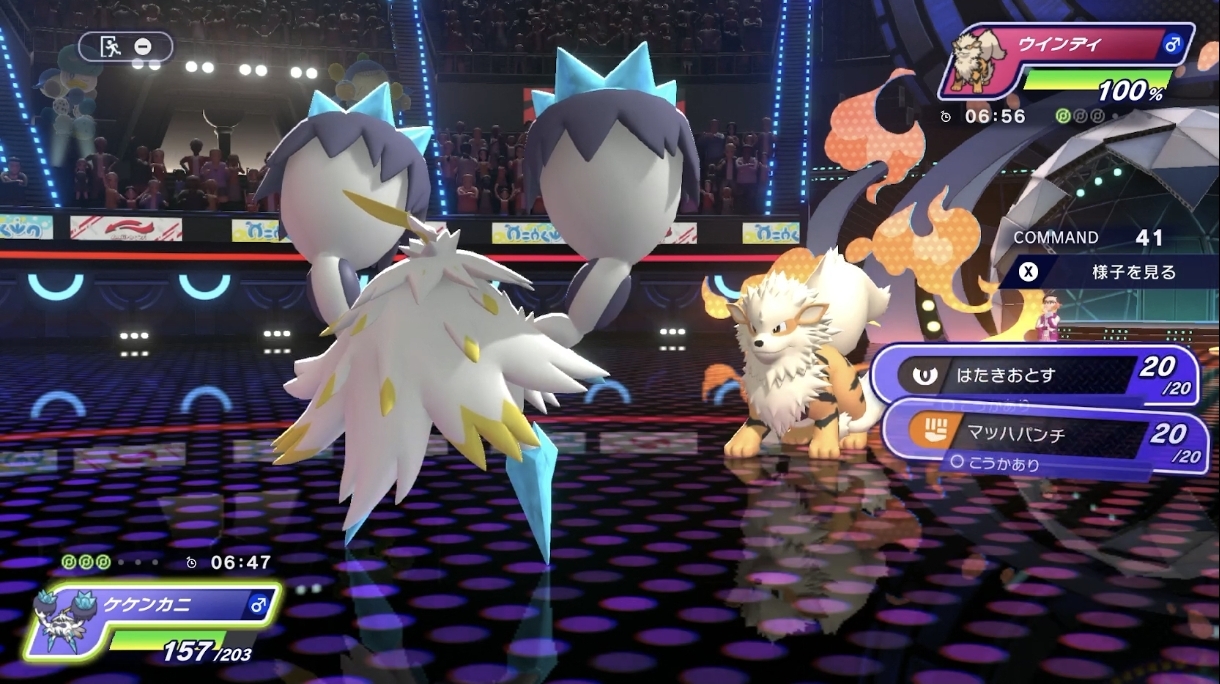Viewport: 1220px width, 684px height.
Task: Choose the マッハパンチ move
Action: click(1045, 435)
